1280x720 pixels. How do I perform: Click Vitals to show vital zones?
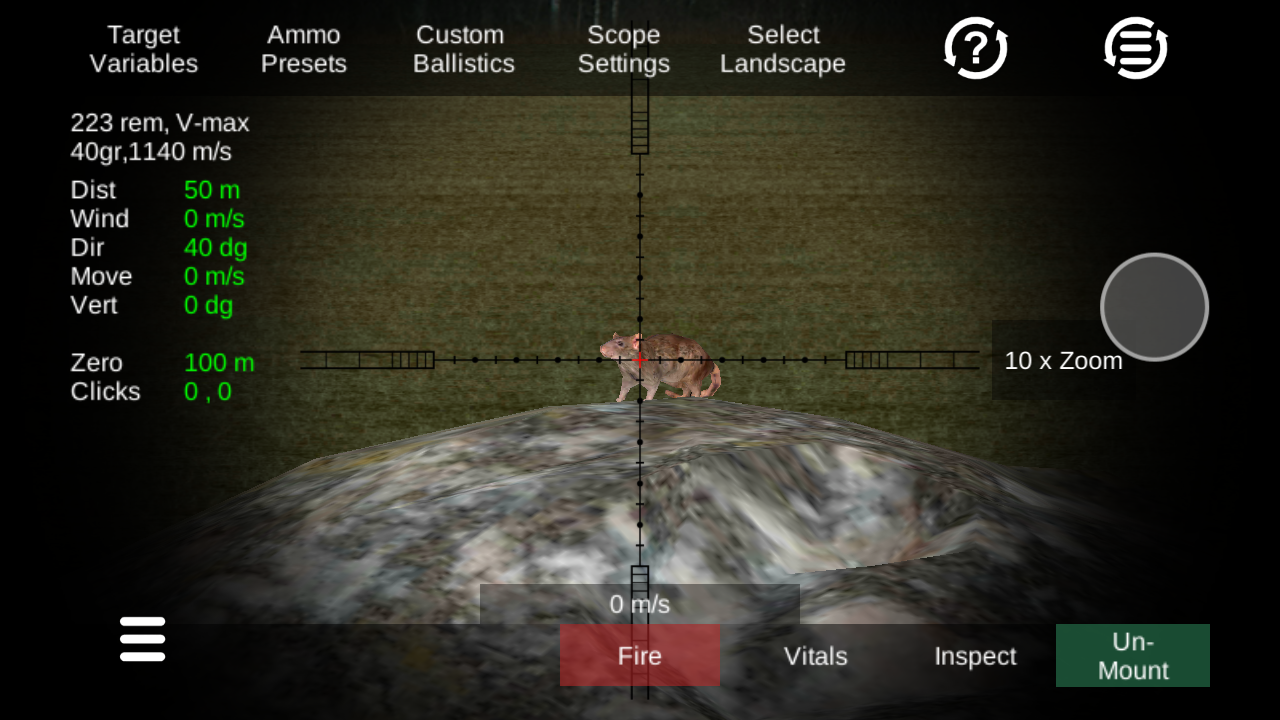(x=815, y=656)
